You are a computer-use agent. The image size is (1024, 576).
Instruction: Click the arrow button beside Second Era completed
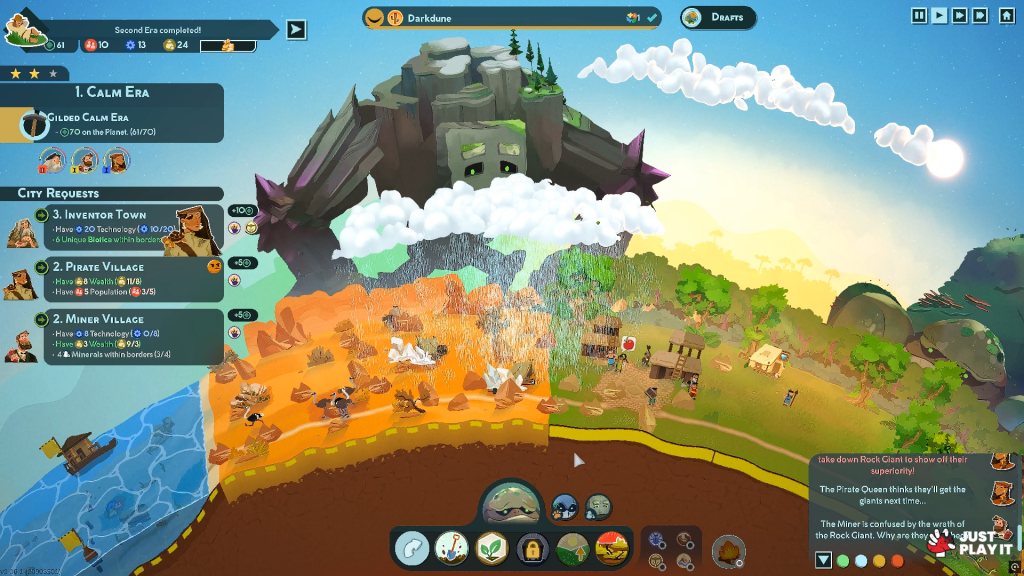tap(296, 29)
